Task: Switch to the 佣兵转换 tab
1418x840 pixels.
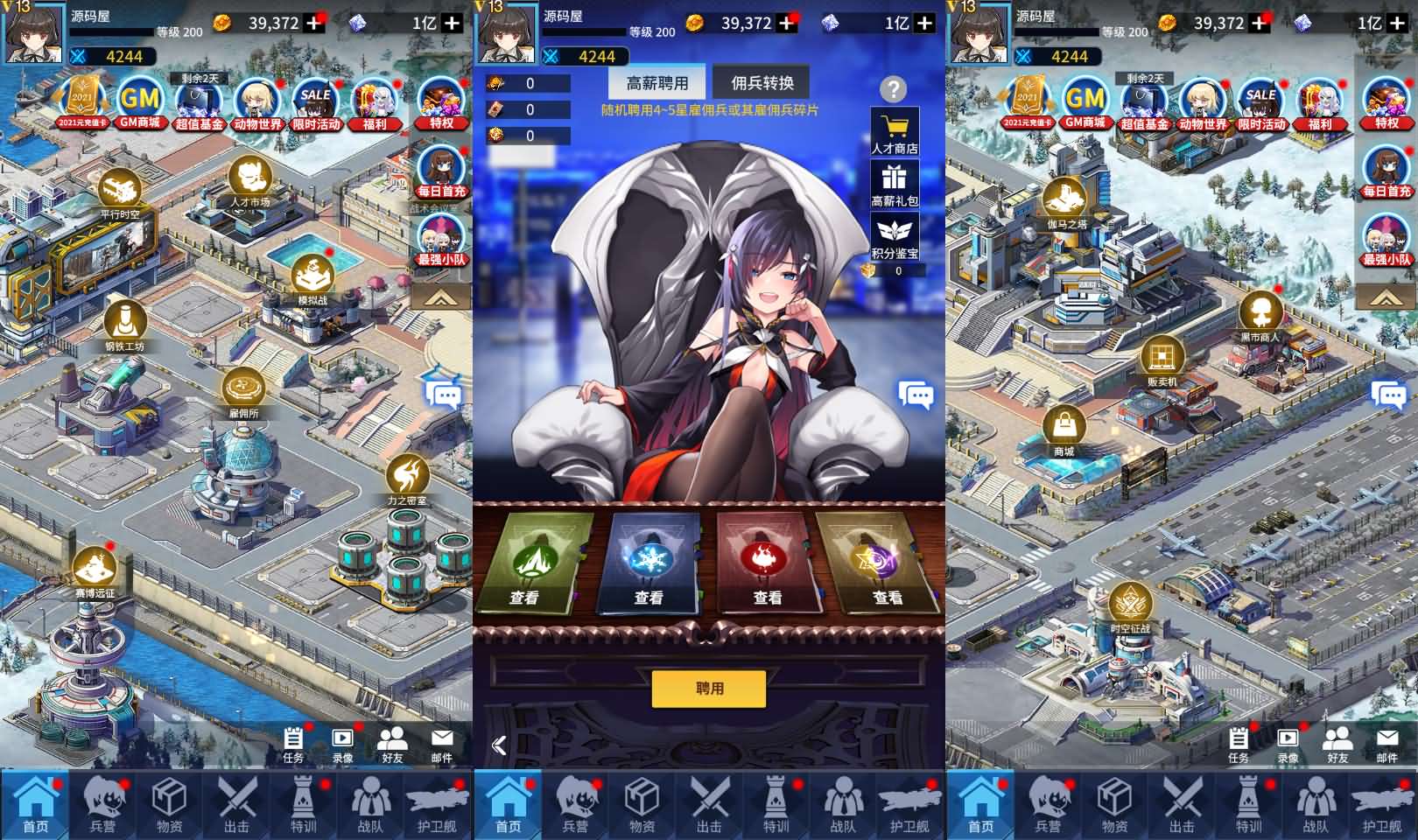Action: tap(763, 83)
